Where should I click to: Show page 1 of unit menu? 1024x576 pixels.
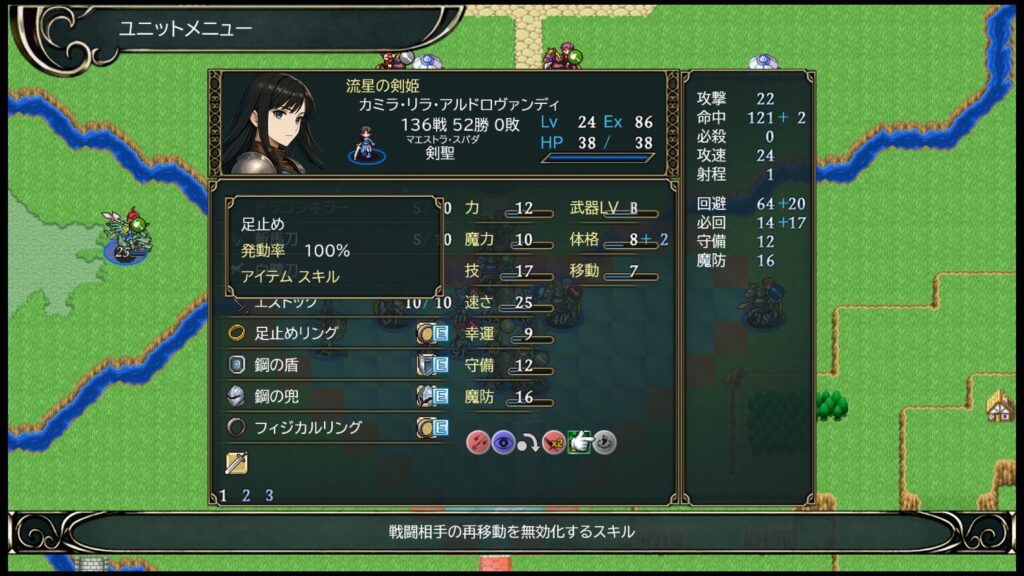223,495
